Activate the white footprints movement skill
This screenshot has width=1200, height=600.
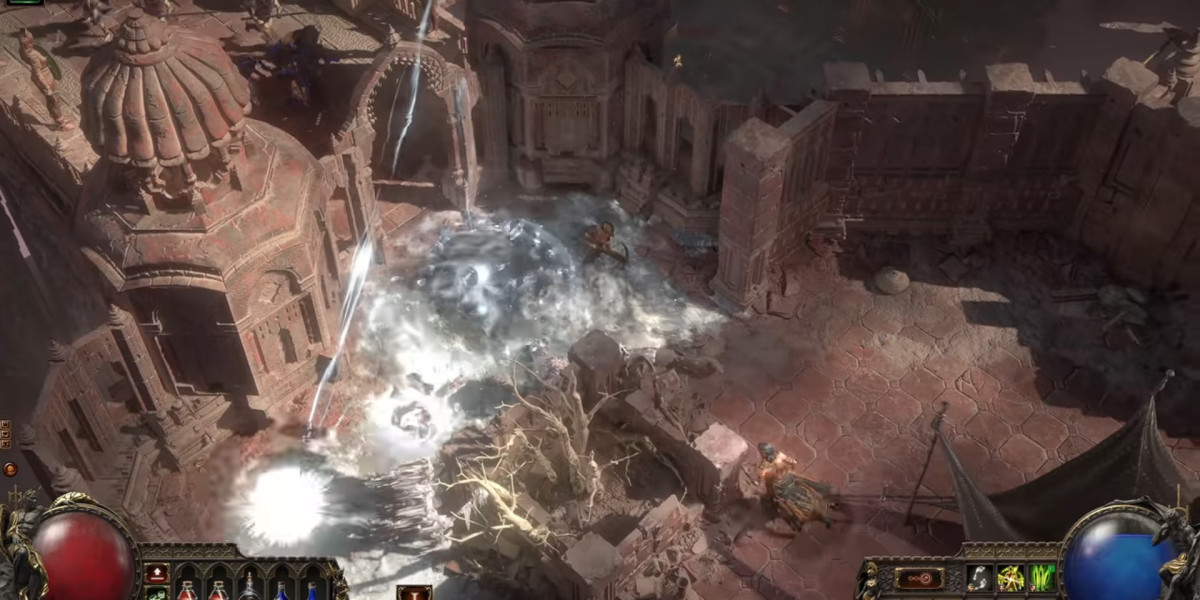[979, 578]
